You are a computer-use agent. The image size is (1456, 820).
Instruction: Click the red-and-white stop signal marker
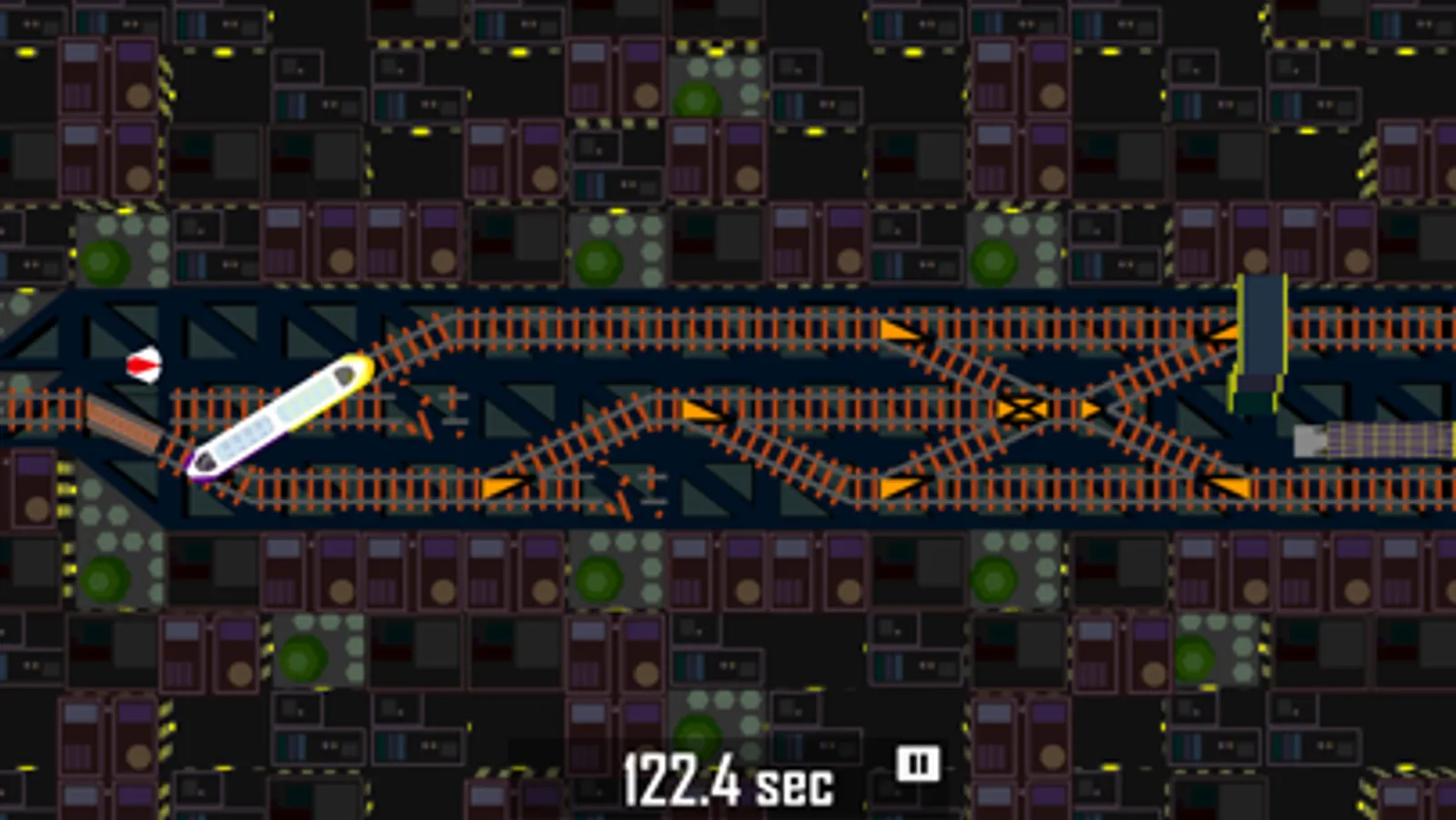pyautogui.click(x=144, y=364)
